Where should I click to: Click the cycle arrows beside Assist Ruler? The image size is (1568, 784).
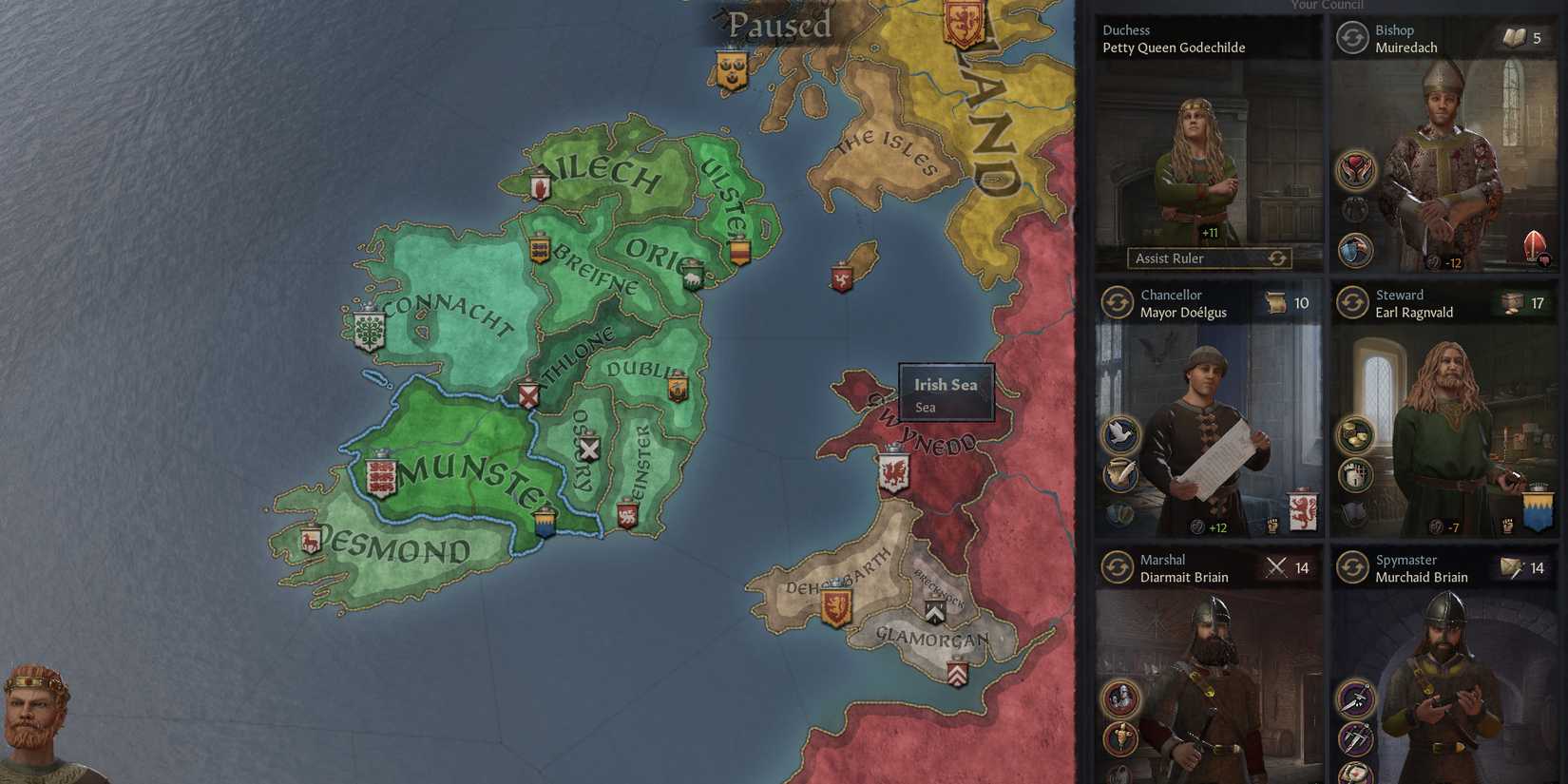[1278, 258]
